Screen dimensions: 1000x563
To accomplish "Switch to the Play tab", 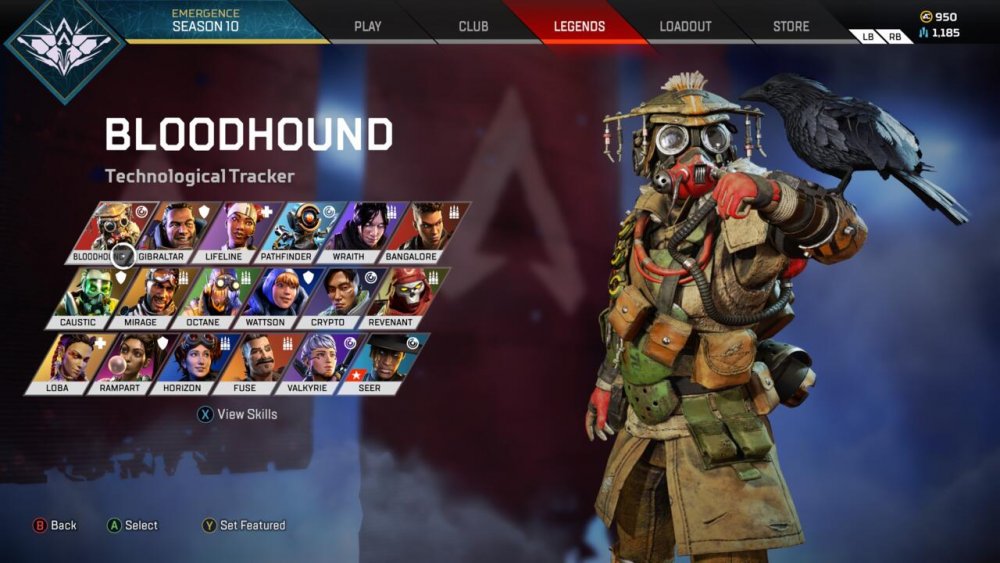I will [x=368, y=26].
